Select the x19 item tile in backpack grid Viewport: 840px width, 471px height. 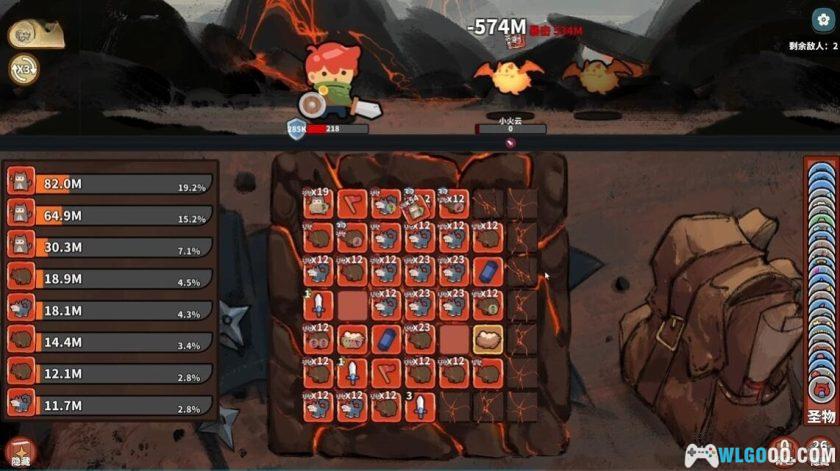pyautogui.click(x=318, y=203)
